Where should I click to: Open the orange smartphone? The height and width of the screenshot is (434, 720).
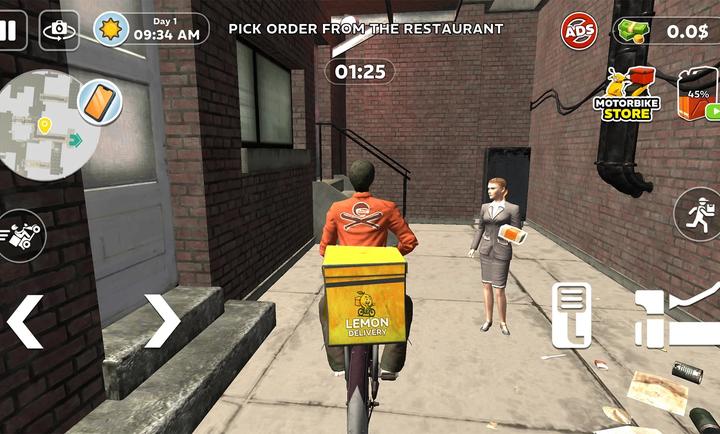(98, 100)
